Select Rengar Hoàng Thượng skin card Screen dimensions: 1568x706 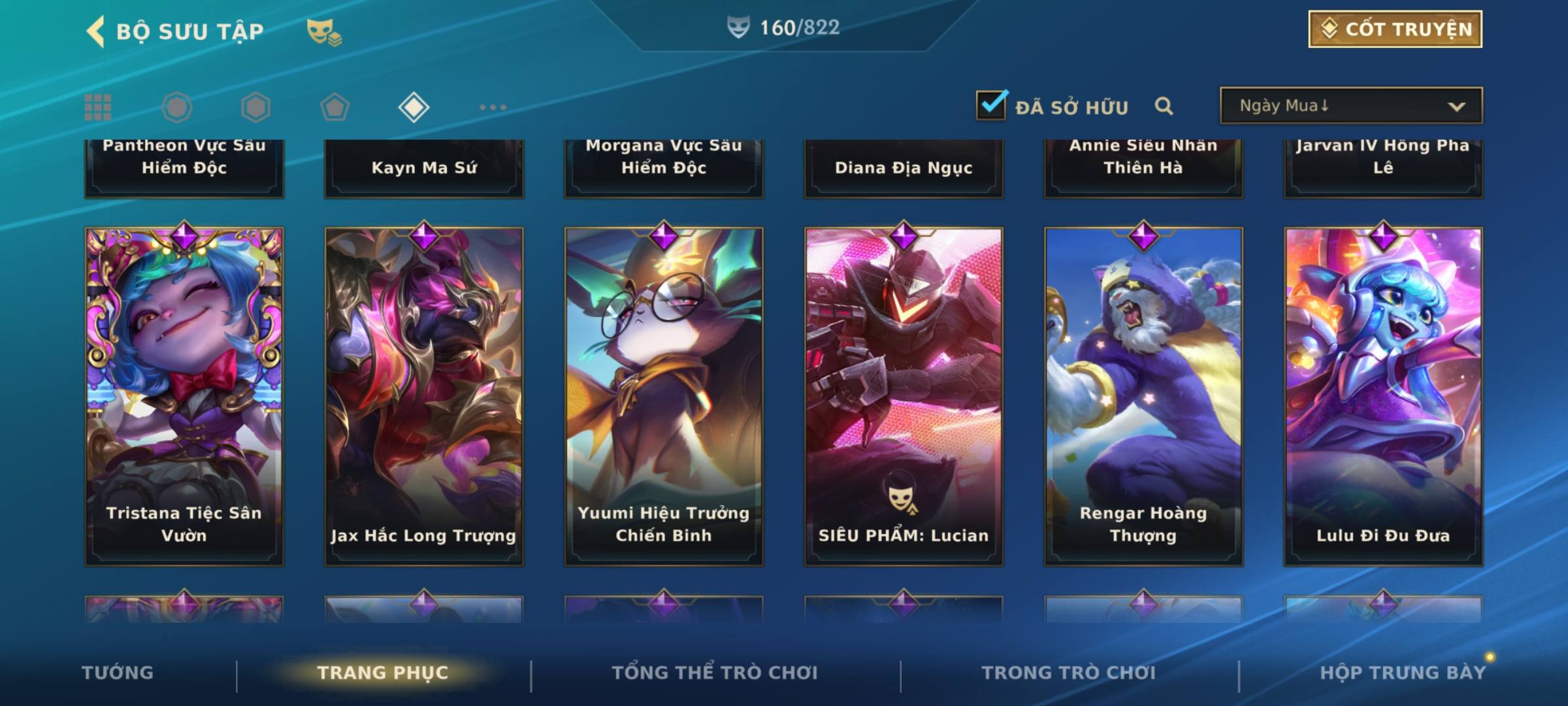tap(1143, 395)
